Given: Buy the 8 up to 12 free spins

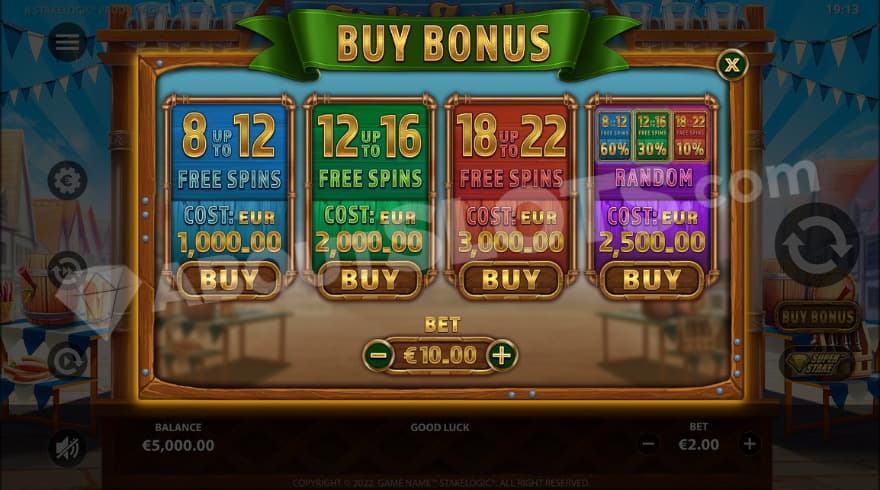Looking at the screenshot, I should pos(229,280).
